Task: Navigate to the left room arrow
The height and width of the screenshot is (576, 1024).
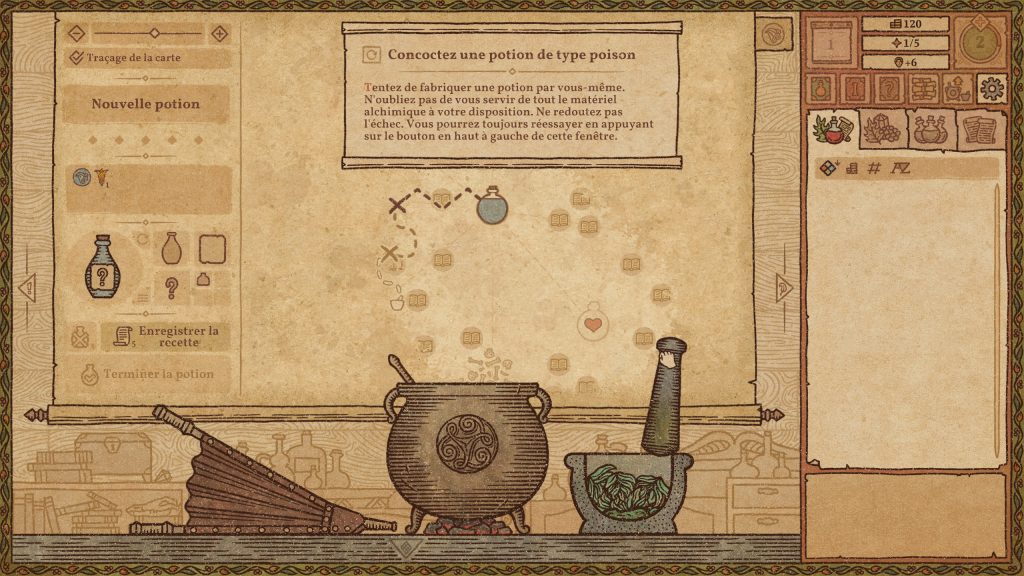Action: click(27, 288)
